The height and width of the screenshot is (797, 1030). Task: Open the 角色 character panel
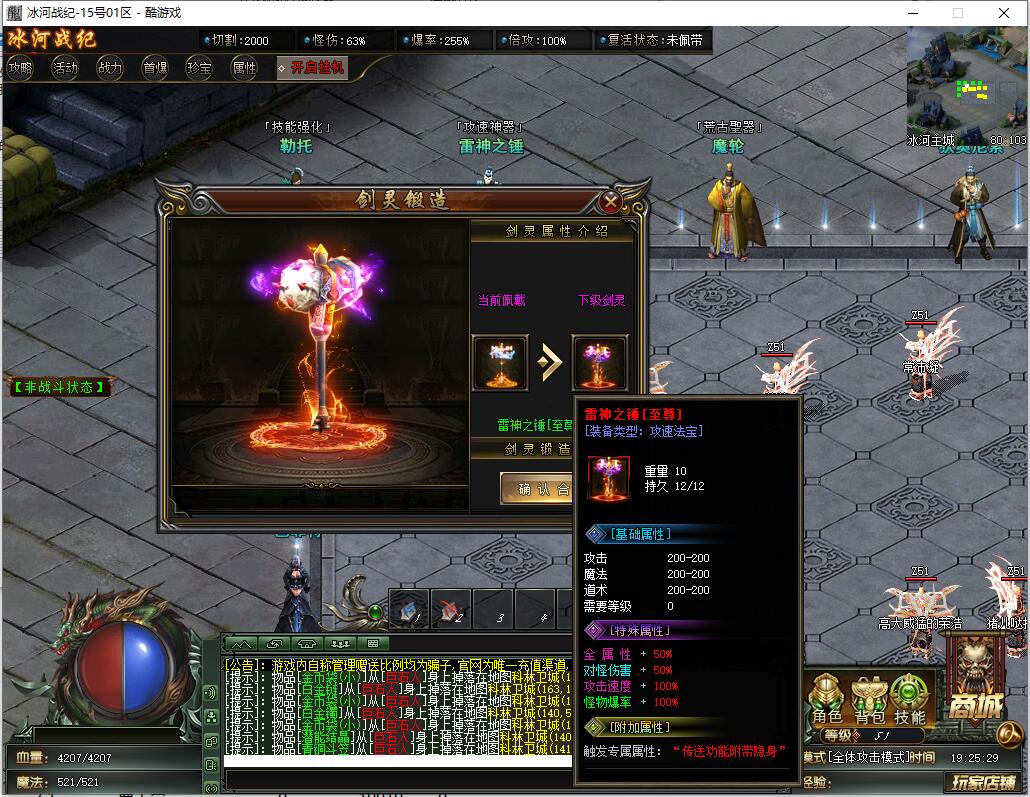click(x=827, y=697)
